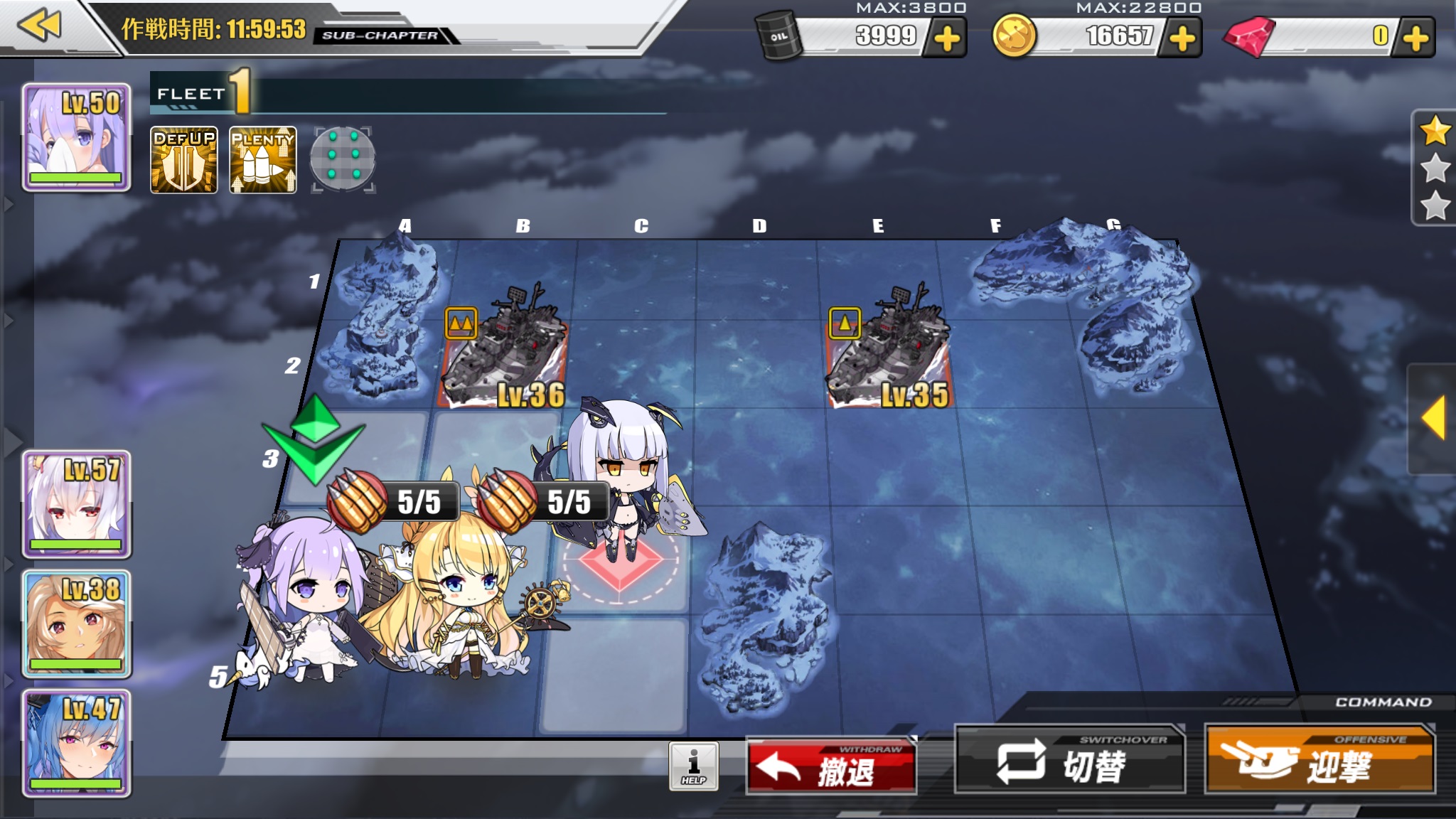
Task: Withdraw from the battle with 撤退
Action: 831,766
